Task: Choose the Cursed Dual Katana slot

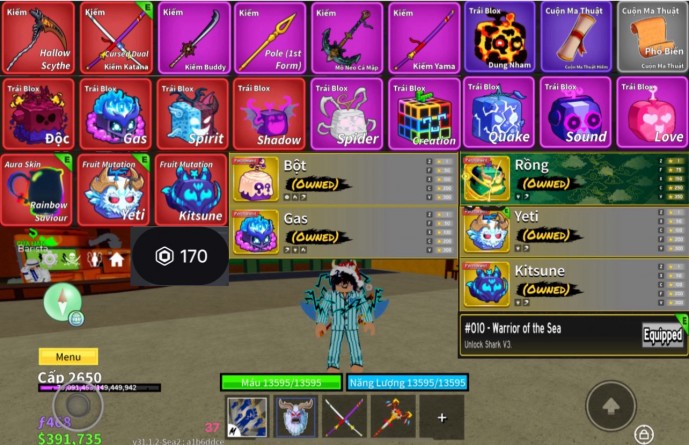Action: click(114, 38)
